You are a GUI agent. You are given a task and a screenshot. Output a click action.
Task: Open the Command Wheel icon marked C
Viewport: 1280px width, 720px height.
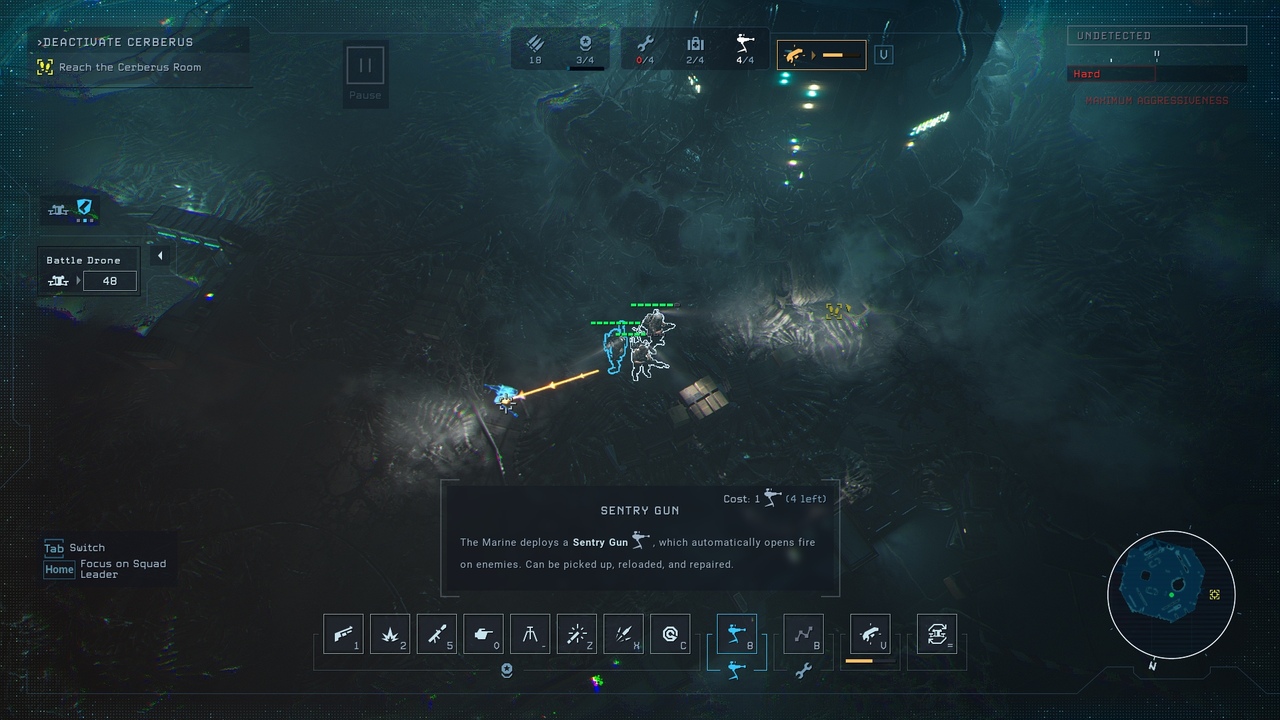pos(670,633)
